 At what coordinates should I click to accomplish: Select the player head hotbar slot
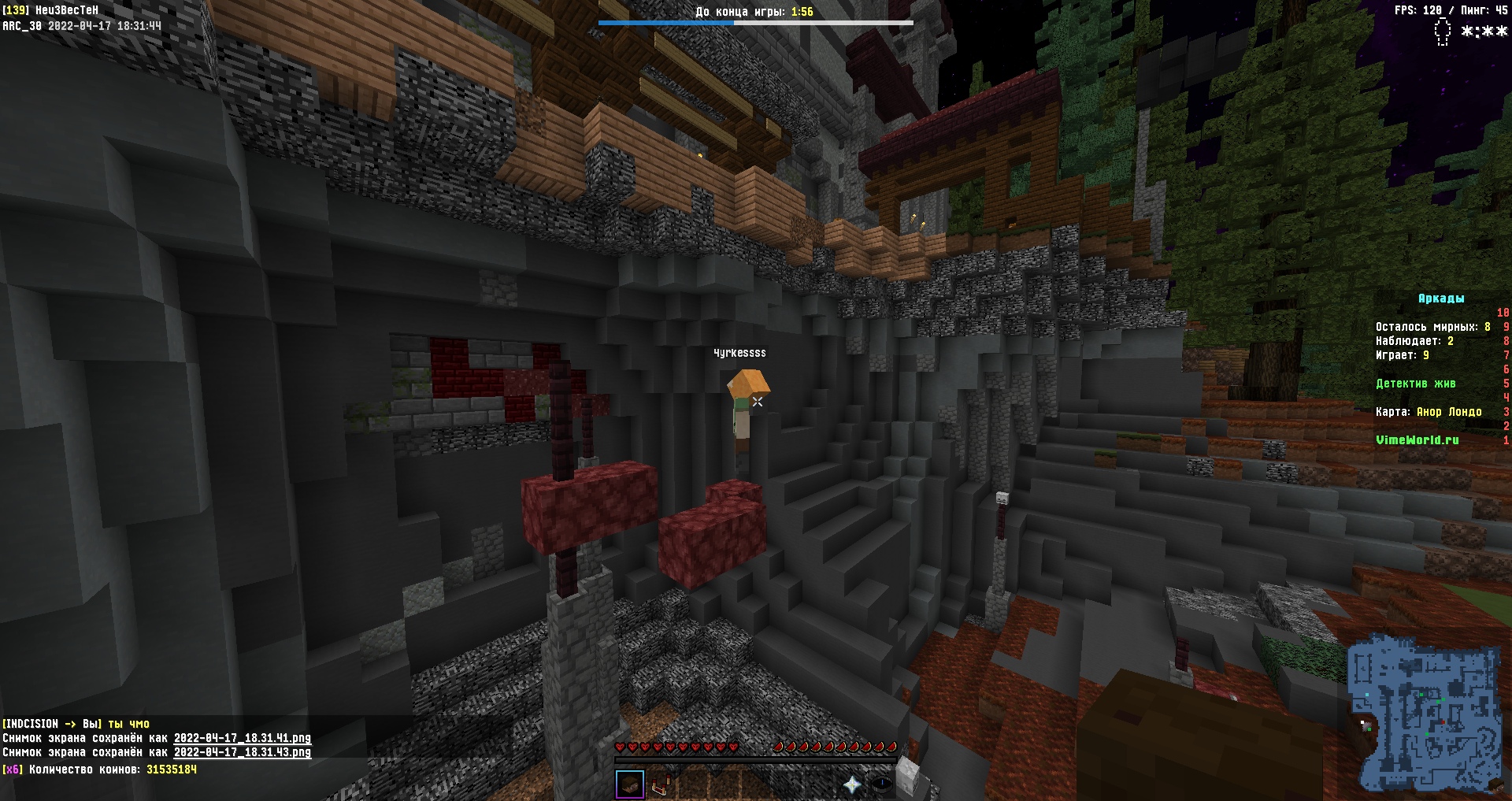[630, 784]
